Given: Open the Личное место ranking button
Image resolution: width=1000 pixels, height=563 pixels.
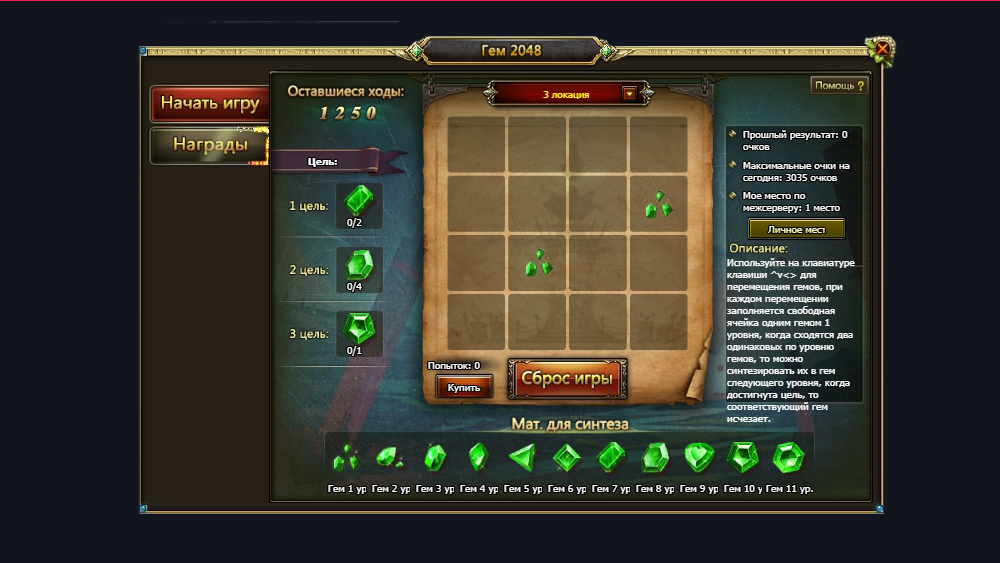Looking at the screenshot, I should (796, 229).
